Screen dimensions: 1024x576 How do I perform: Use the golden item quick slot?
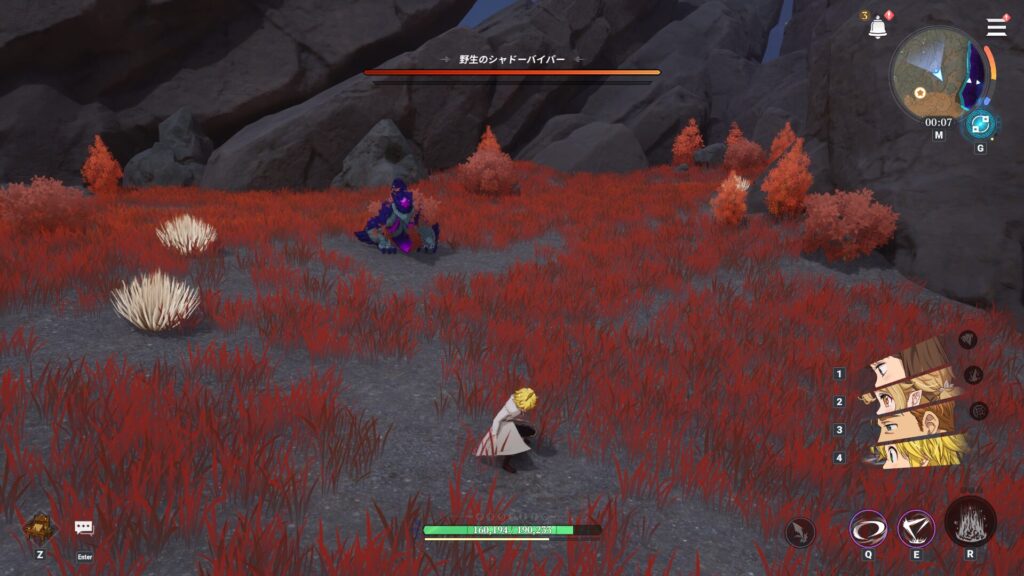click(39, 527)
